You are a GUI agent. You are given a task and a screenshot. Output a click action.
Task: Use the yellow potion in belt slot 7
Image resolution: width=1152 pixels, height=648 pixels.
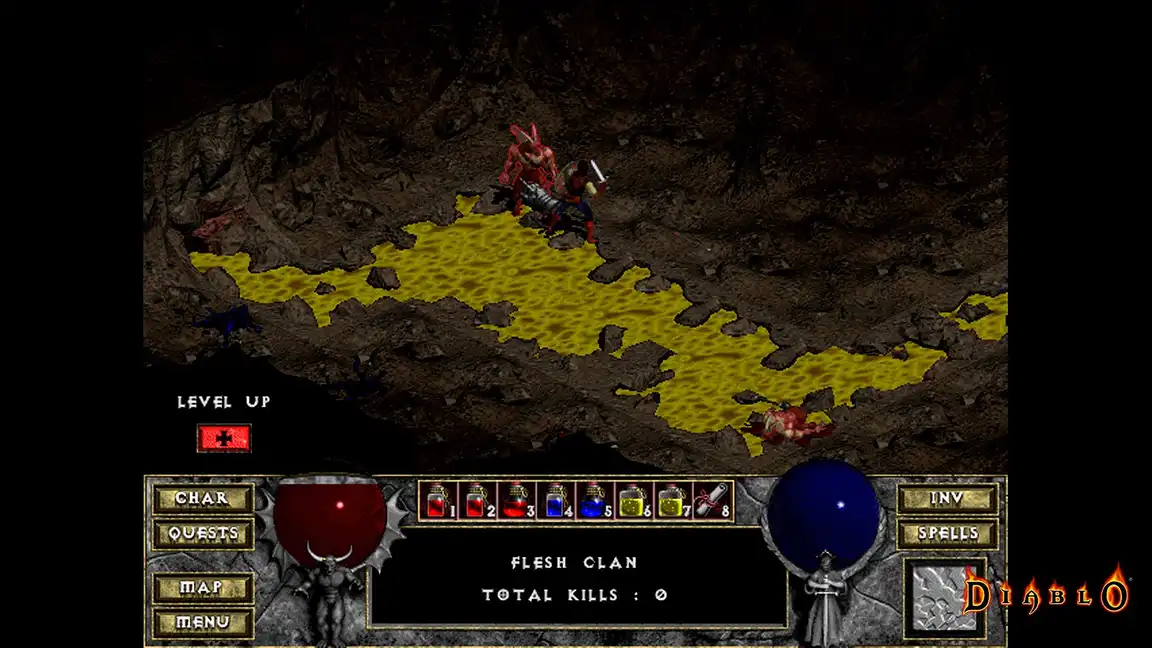click(673, 500)
